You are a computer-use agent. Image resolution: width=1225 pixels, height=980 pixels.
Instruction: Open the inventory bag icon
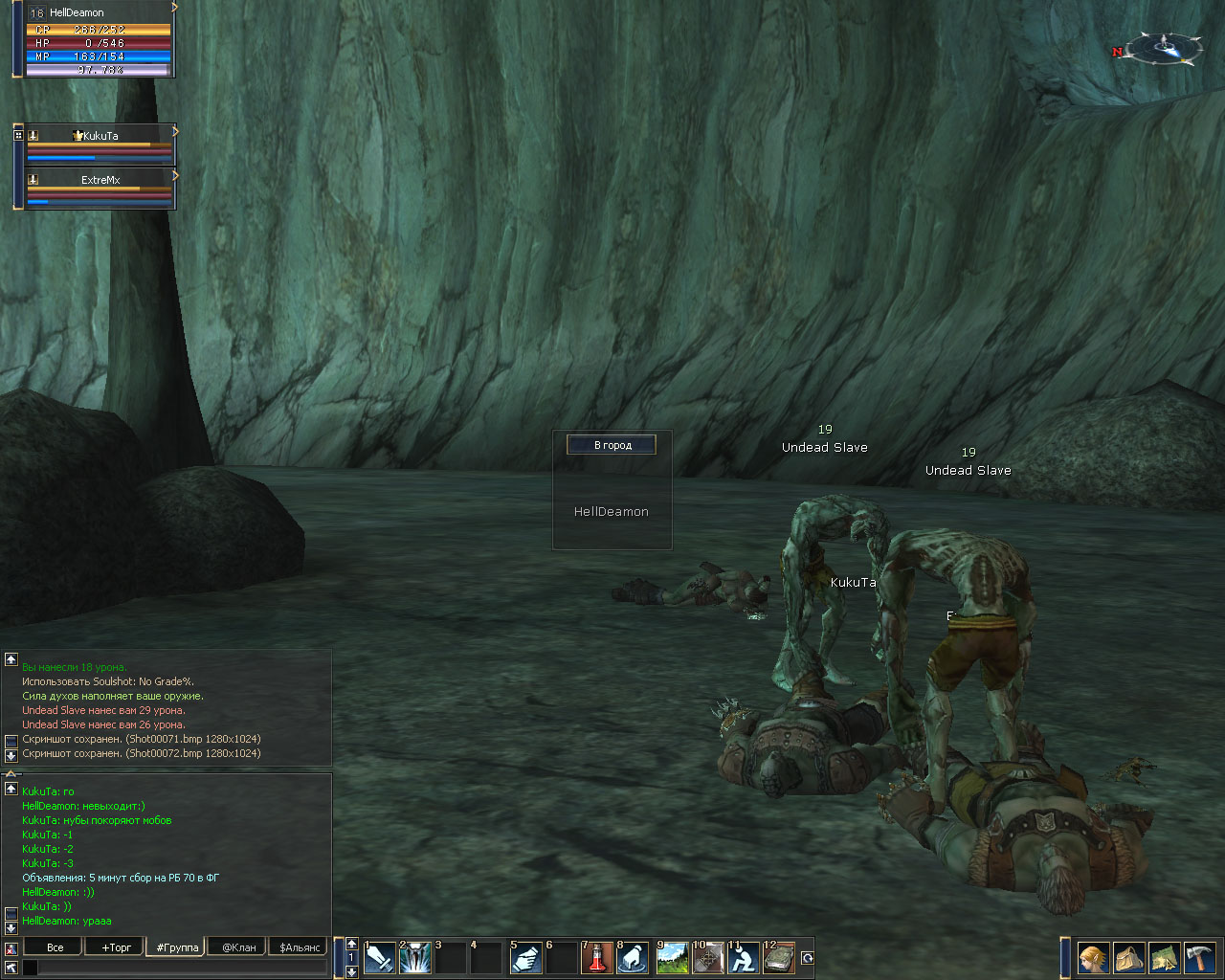pos(1128,957)
